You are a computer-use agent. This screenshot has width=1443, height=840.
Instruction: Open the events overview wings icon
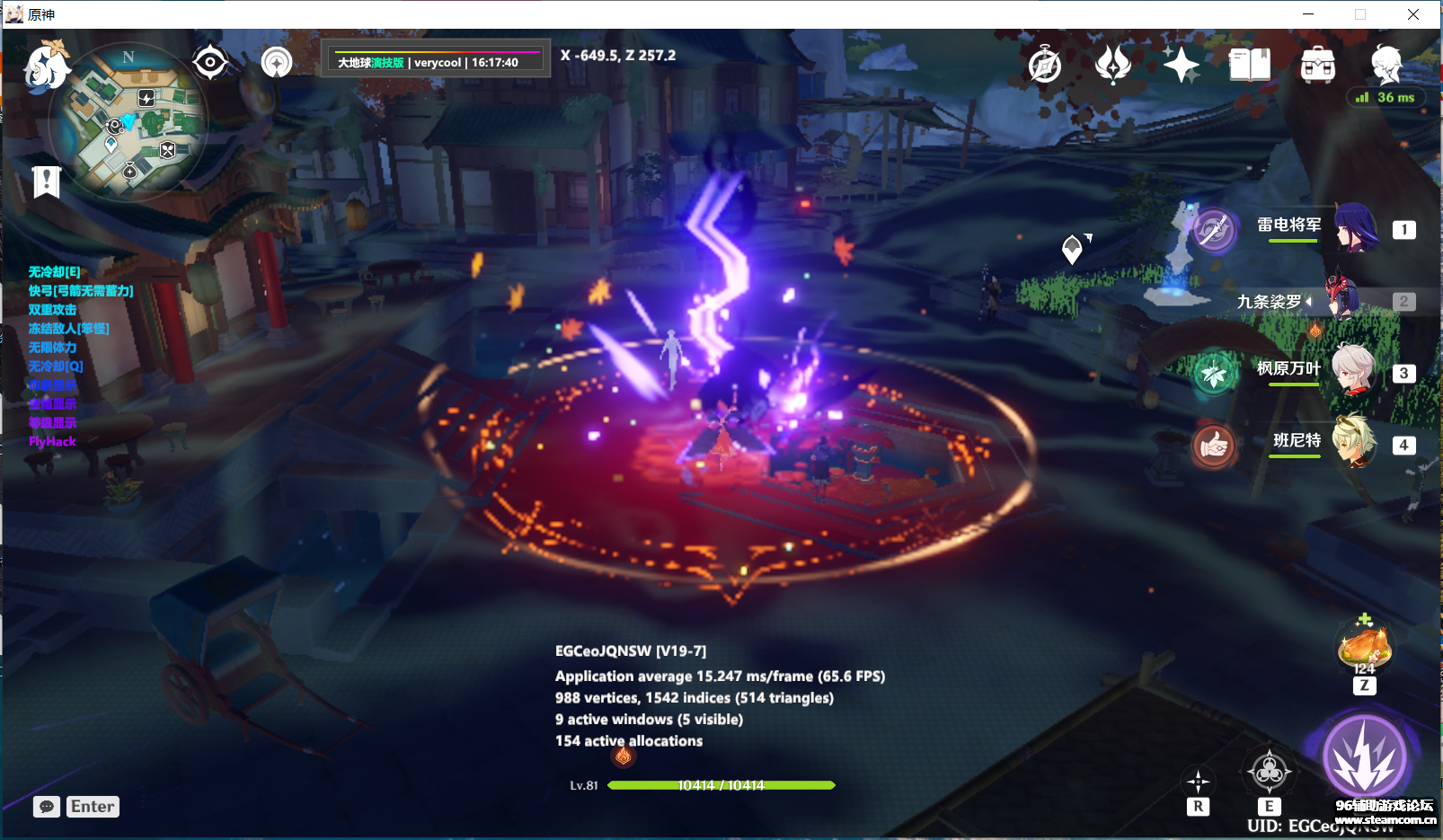[1114, 64]
